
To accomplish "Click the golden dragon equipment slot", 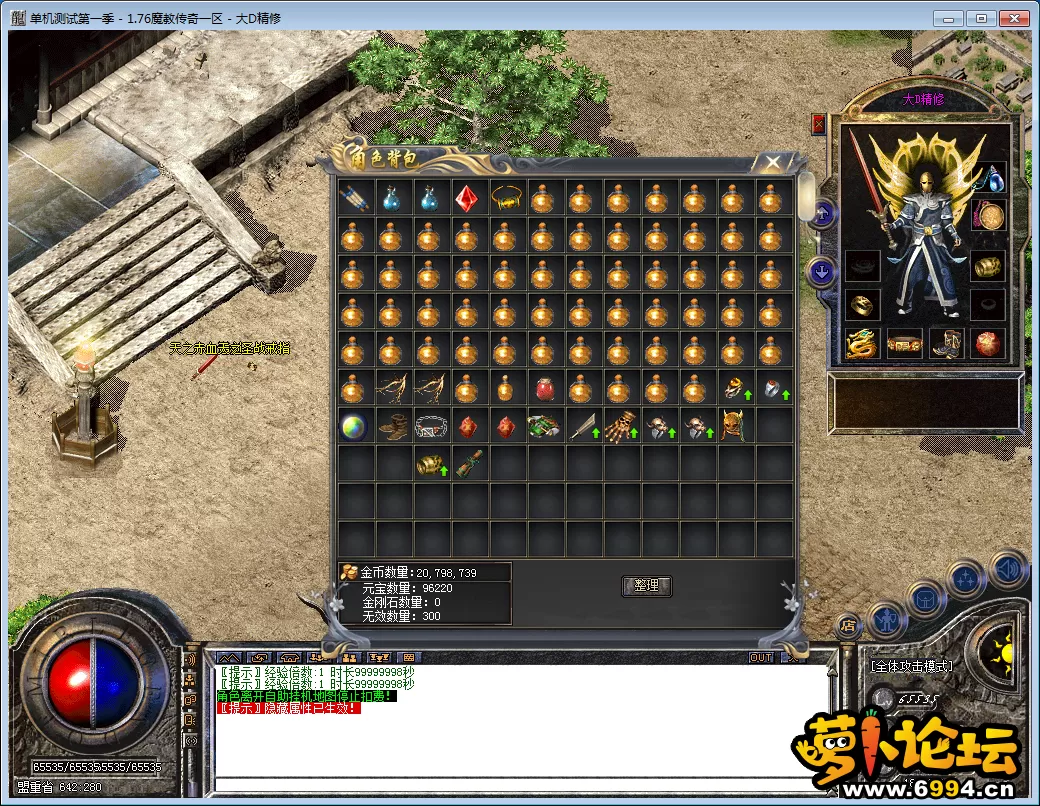I will (x=860, y=343).
